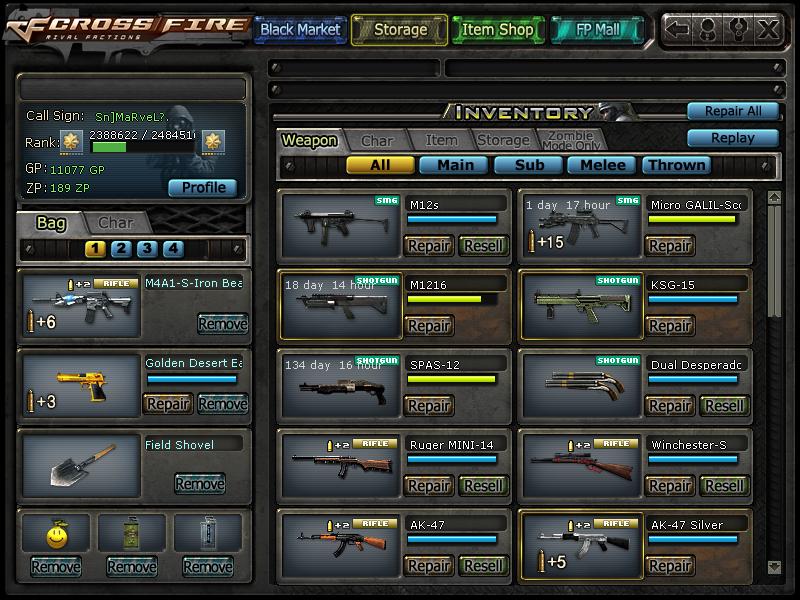Repair the Golden Desert Eagle

coord(168,404)
